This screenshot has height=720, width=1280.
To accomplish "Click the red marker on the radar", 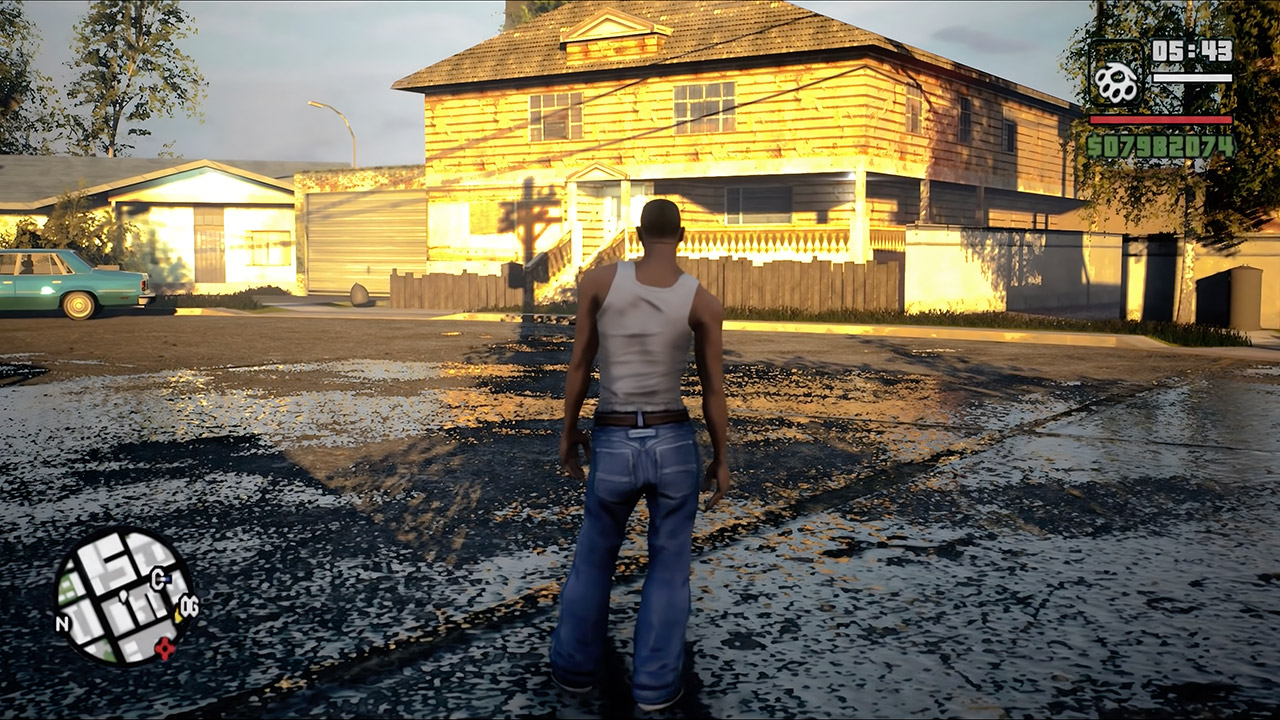I will coord(164,649).
